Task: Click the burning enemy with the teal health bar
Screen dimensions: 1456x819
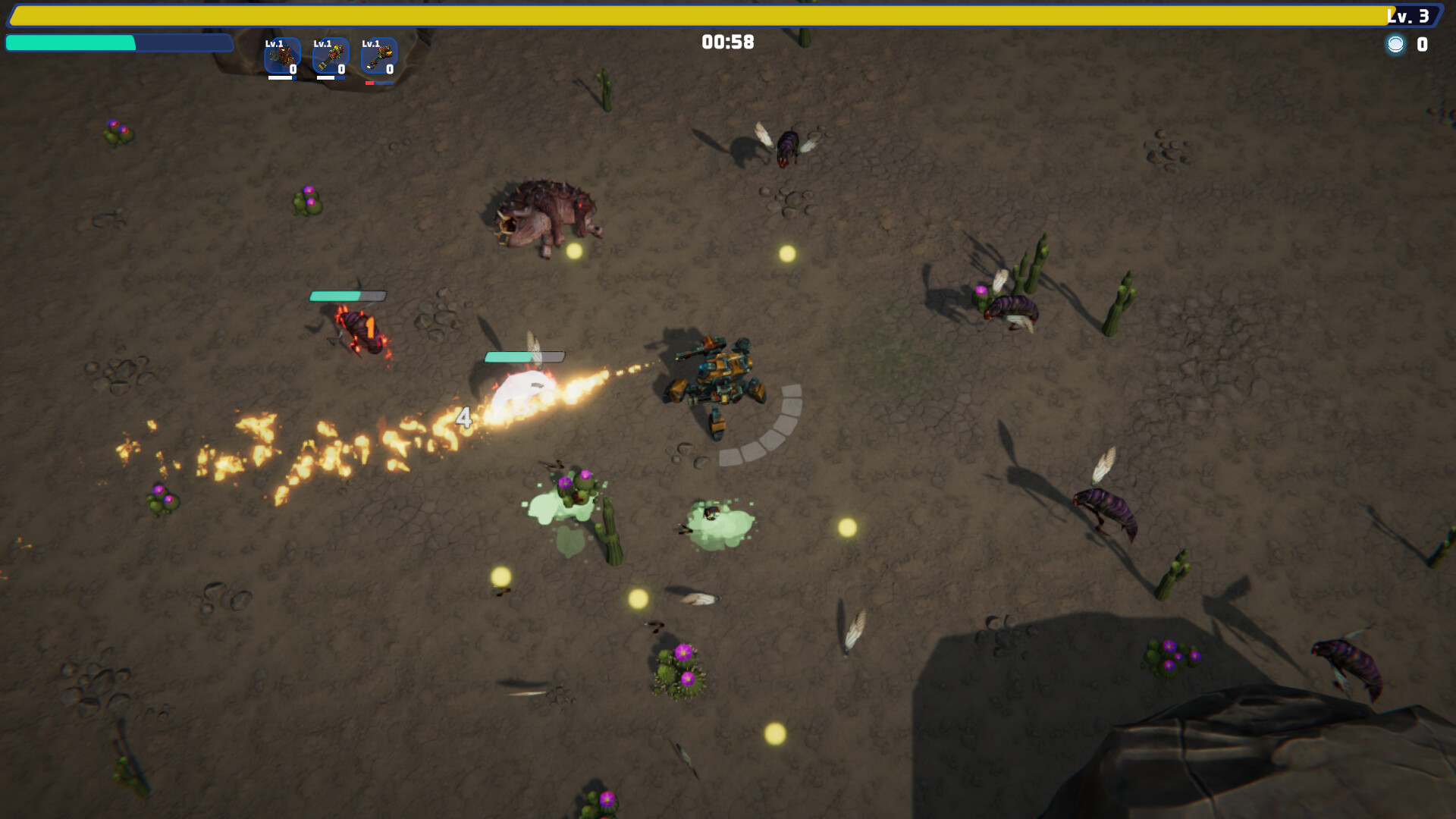Action: click(360, 330)
